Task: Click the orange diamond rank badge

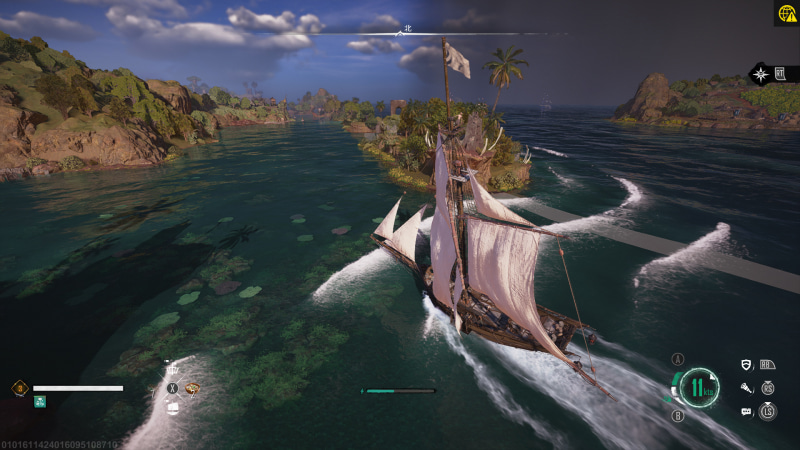Action: 19,387
